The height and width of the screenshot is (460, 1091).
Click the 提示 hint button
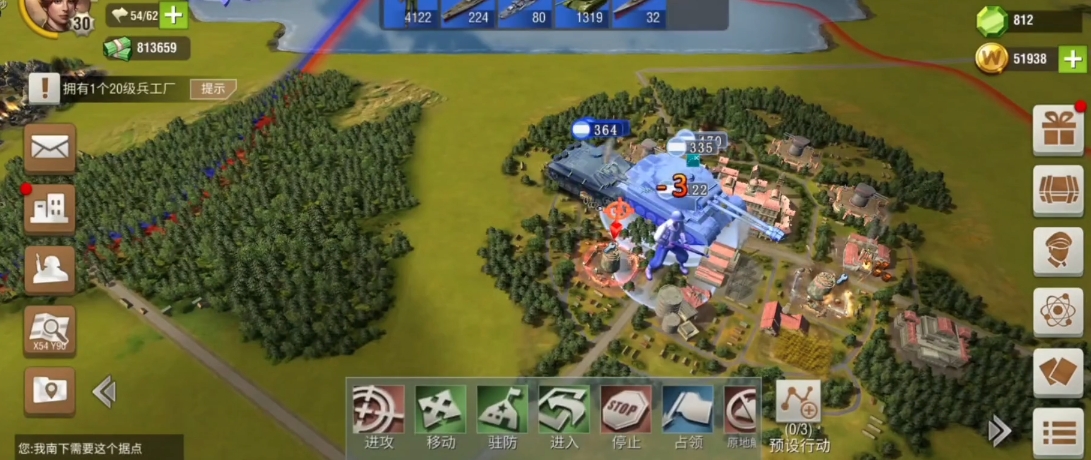213,88
